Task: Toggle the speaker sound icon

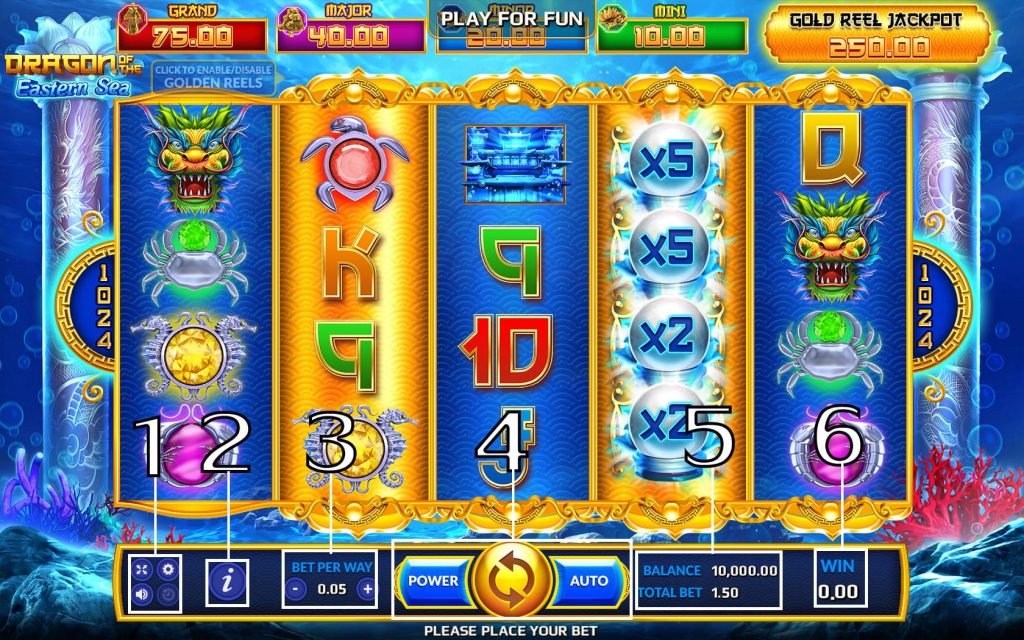Action: point(143,594)
